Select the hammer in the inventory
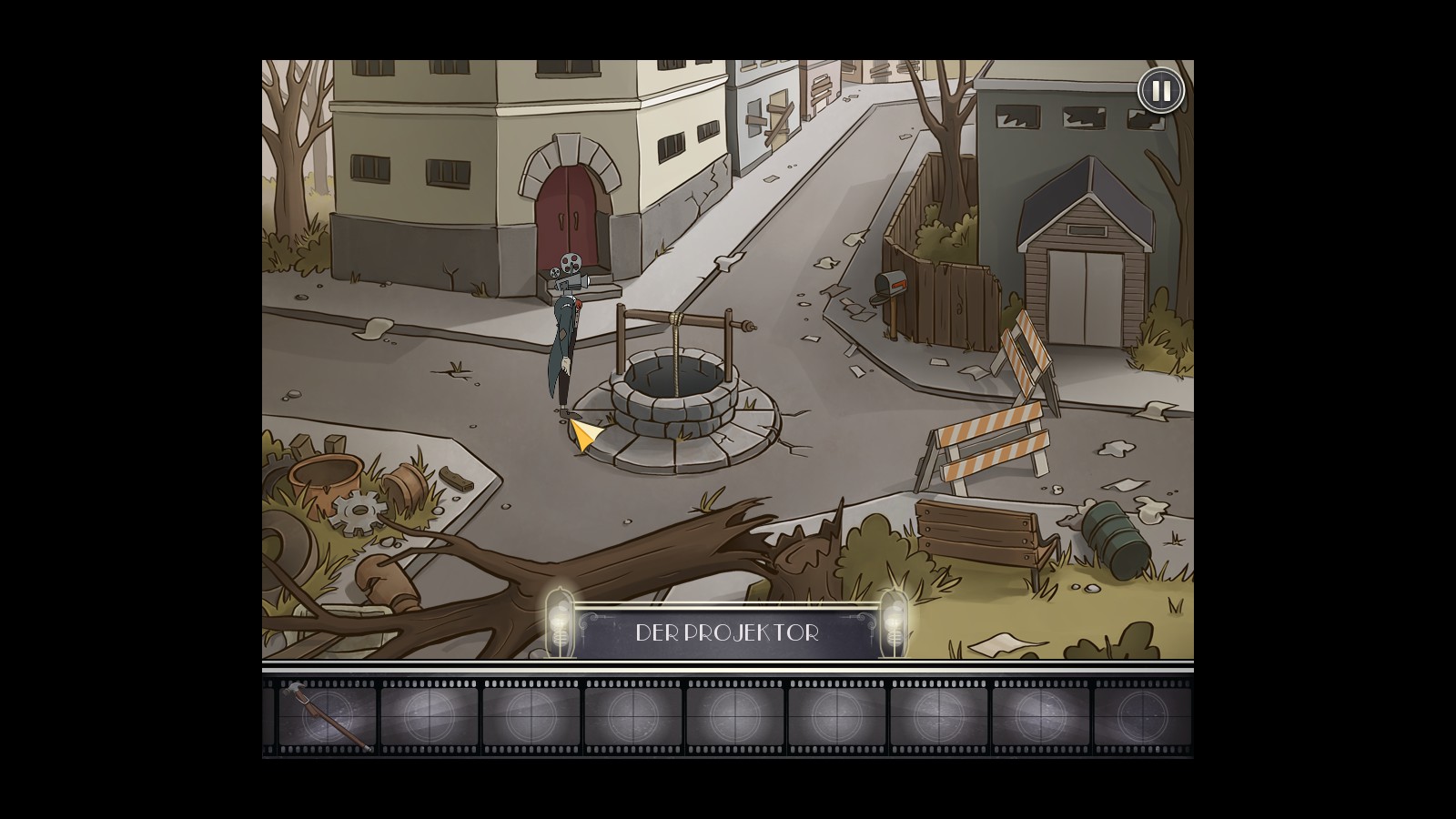 tap(326, 716)
